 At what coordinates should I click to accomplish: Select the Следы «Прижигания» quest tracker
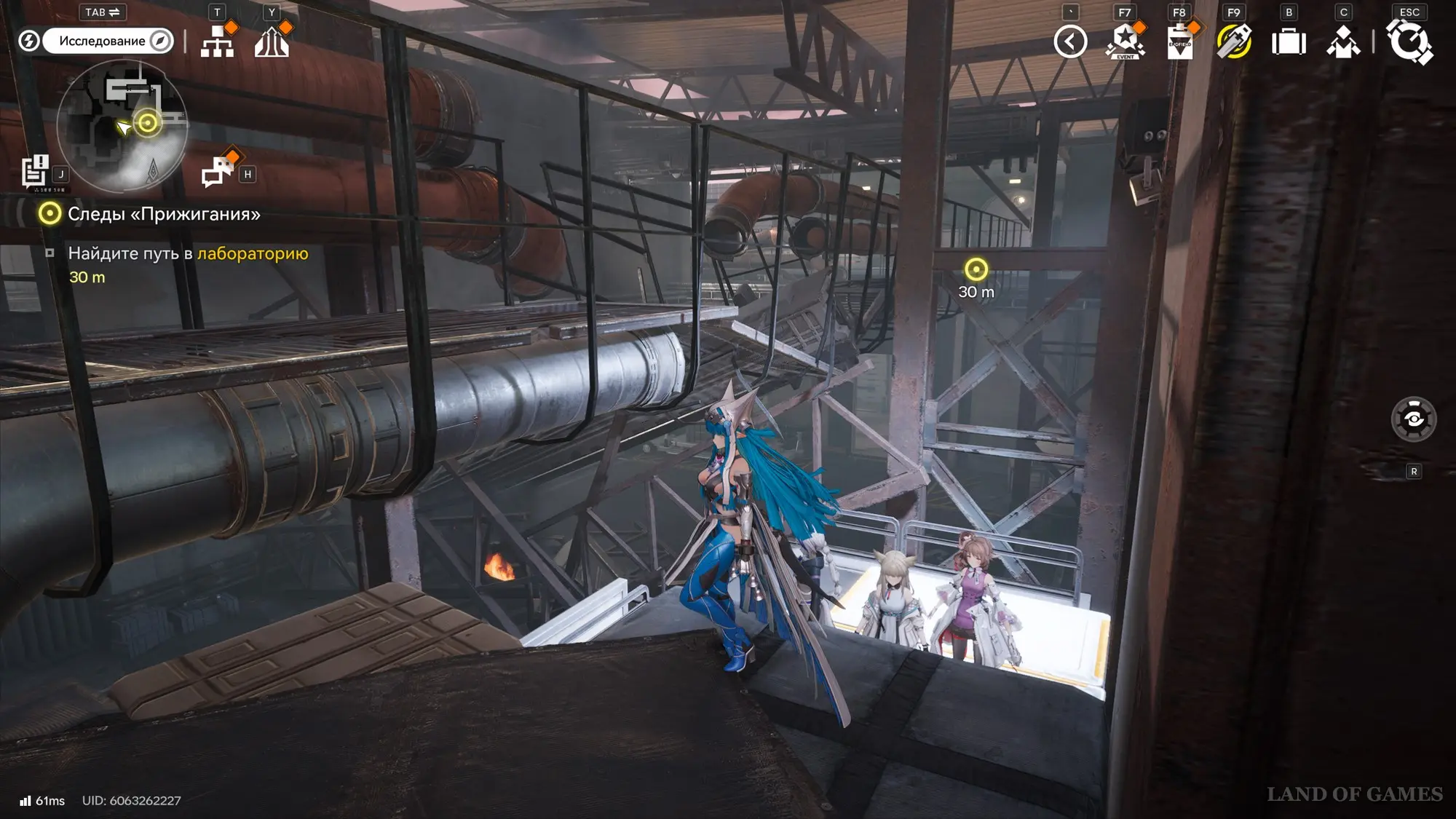pyautogui.click(x=163, y=214)
